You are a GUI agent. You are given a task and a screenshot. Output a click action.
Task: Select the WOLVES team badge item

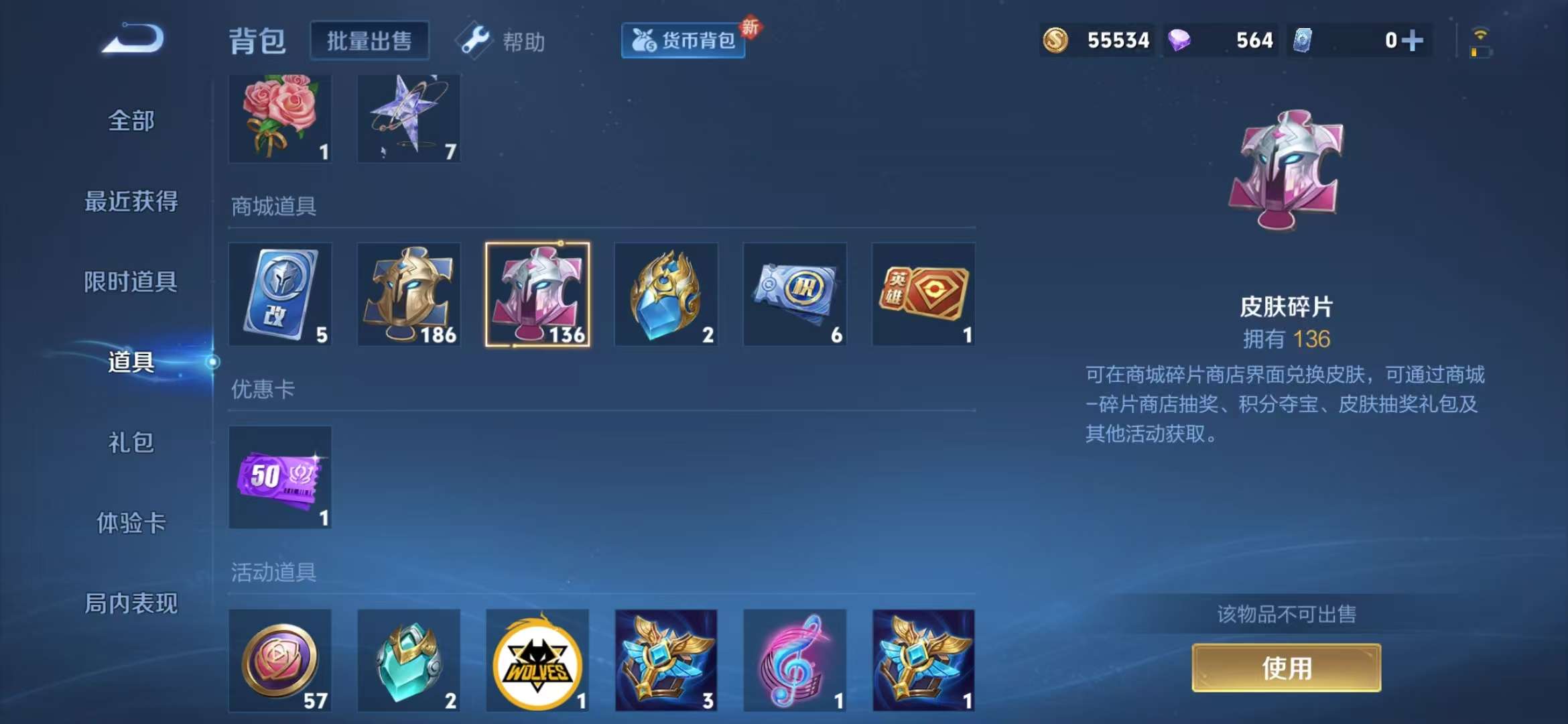click(537, 660)
